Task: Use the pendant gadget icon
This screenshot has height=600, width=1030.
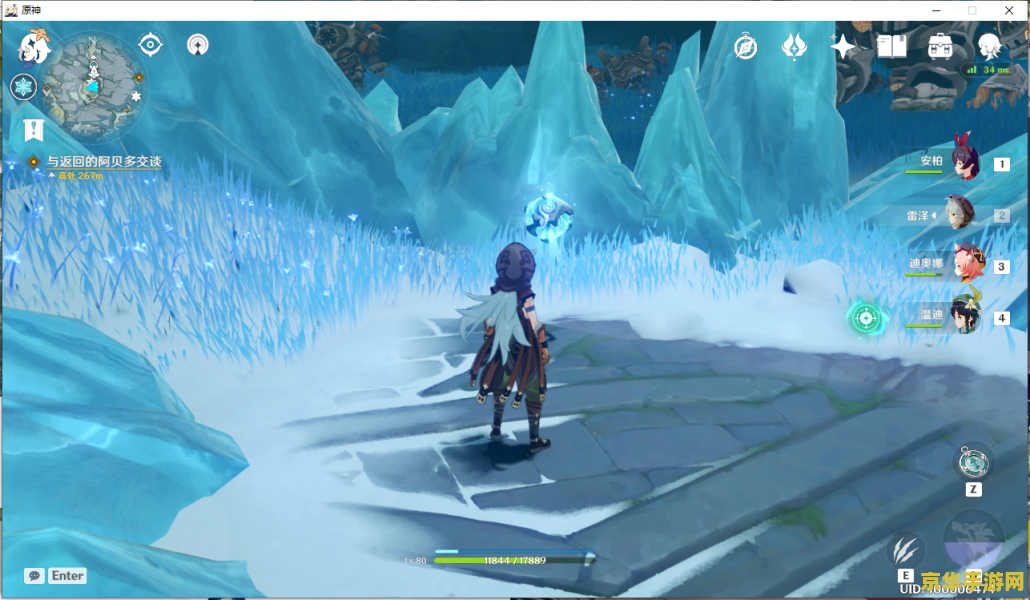Action: [x=972, y=462]
